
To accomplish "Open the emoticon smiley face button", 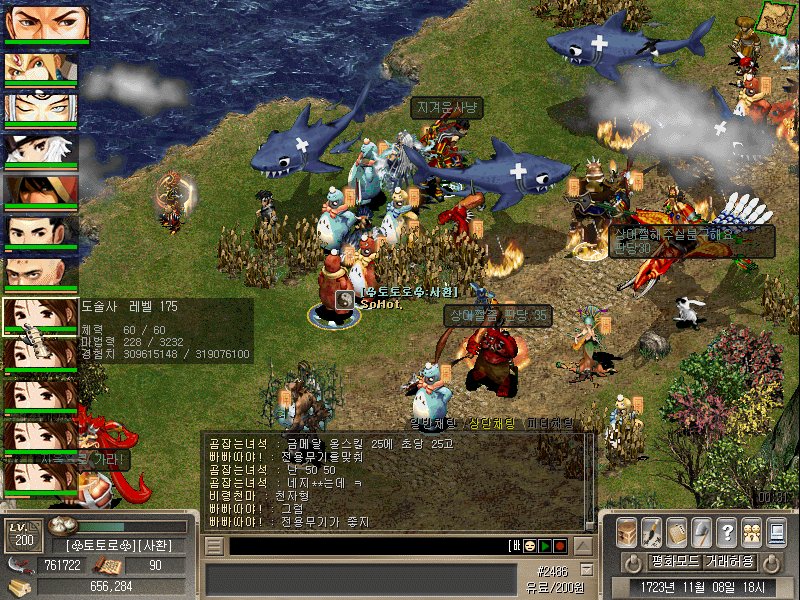I will pos(528,546).
